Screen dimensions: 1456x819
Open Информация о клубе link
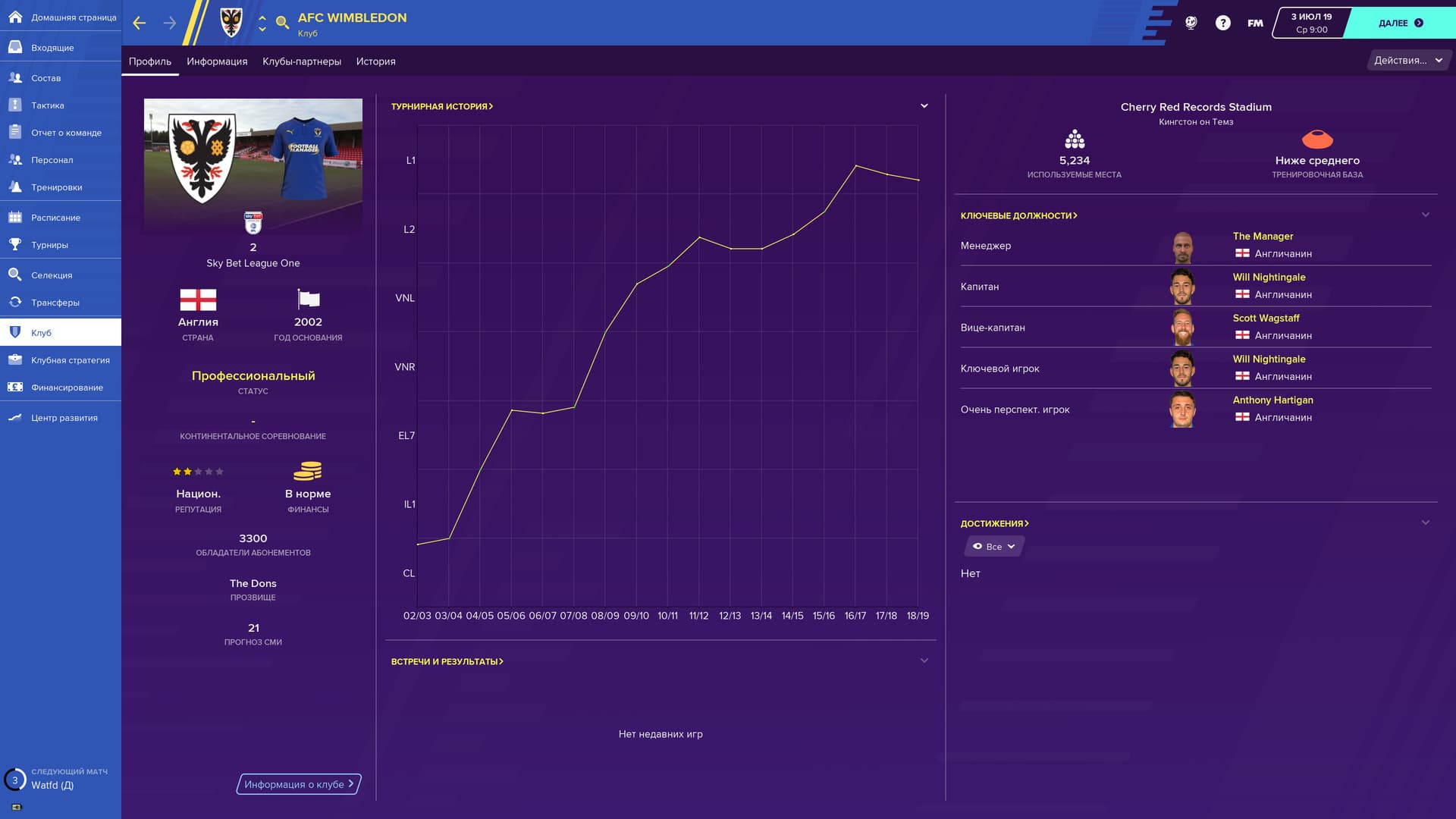(297, 784)
